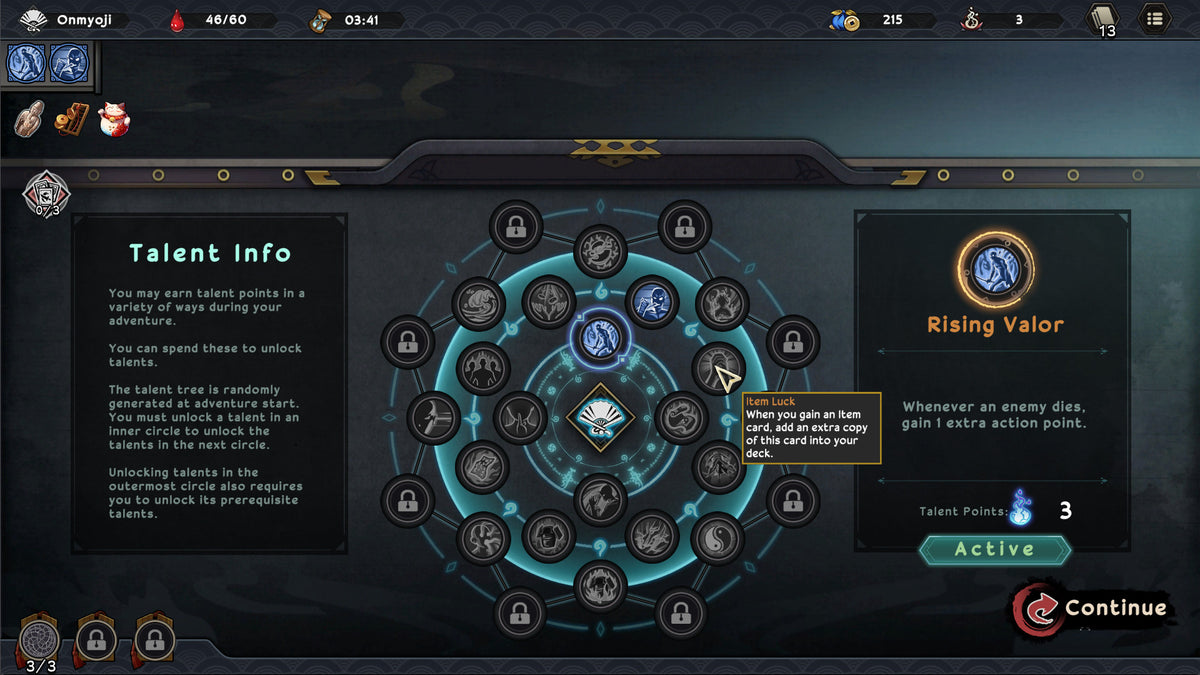The image size is (1200, 675).
Task: Select the unlocked blue masked ninja talent
Action: coord(652,301)
